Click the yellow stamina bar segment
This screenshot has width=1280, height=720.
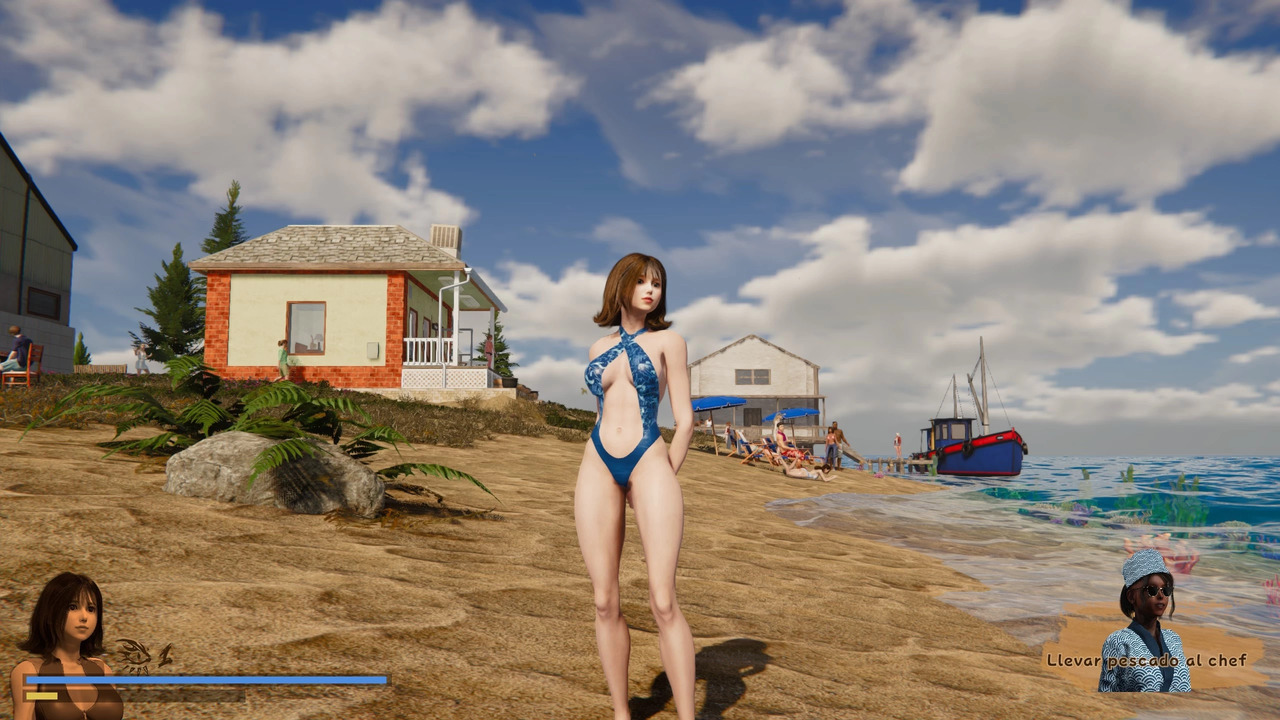click(x=42, y=694)
